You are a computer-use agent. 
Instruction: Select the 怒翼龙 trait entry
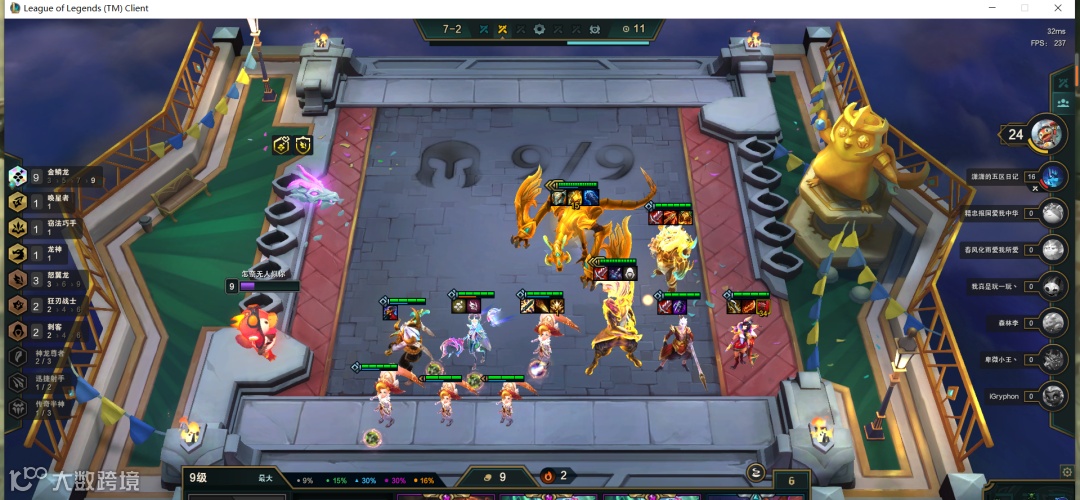coord(50,280)
